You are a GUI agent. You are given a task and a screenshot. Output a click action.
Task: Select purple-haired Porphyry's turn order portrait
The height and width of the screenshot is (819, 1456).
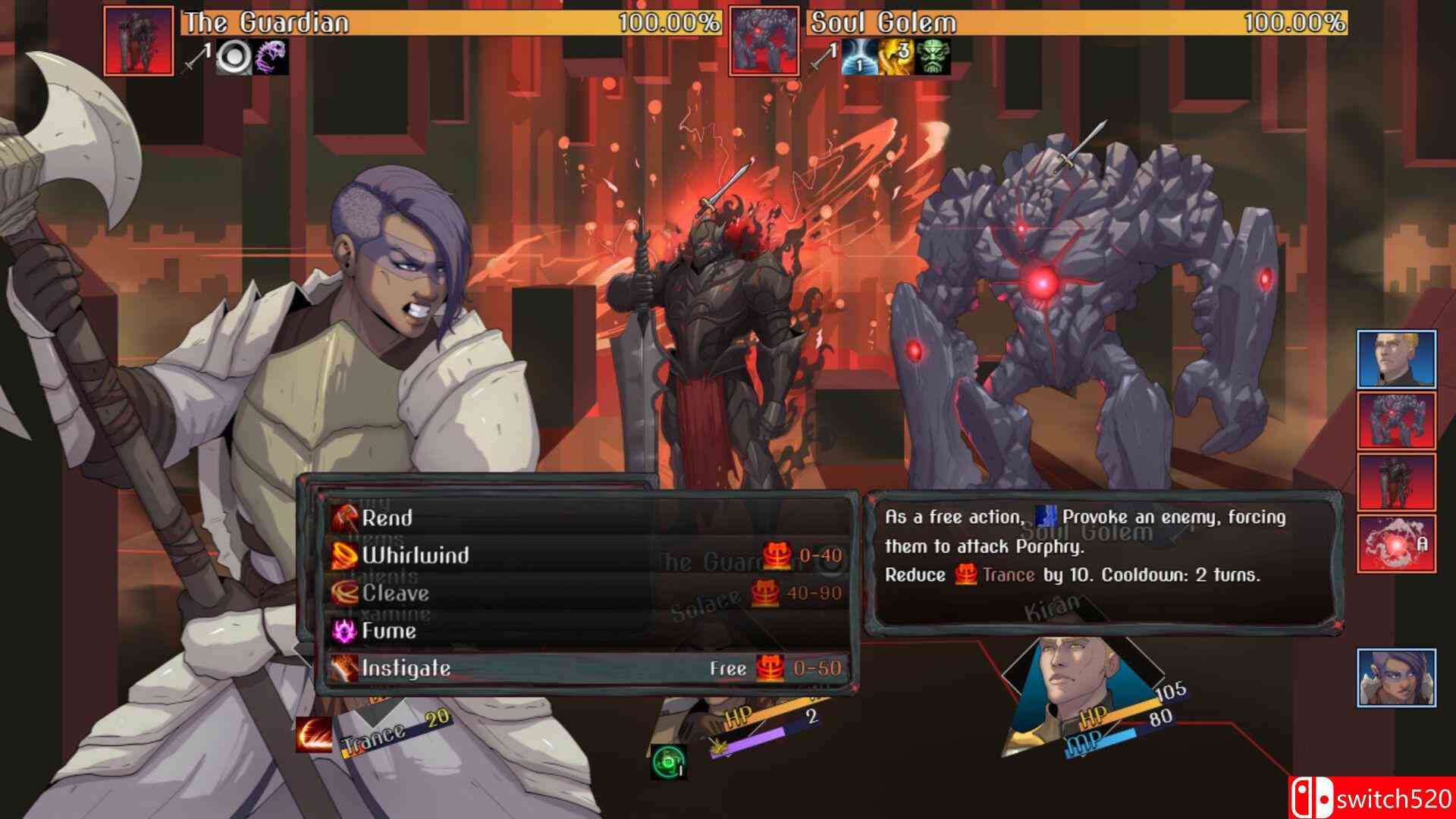pos(1396,677)
